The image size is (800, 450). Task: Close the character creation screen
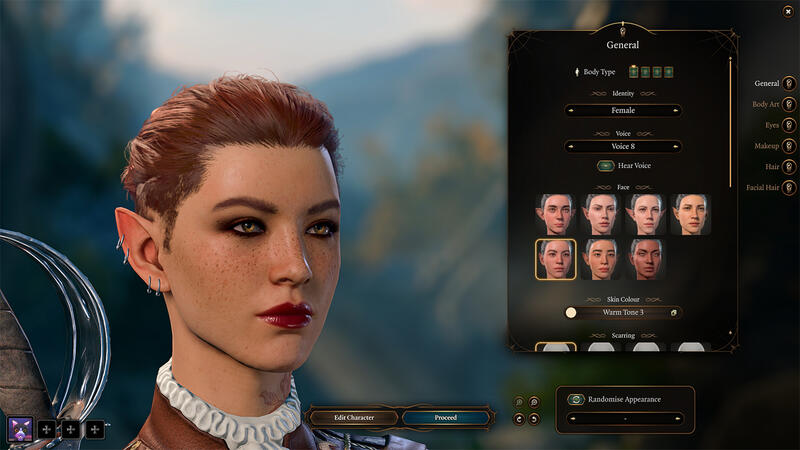(788, 11)
